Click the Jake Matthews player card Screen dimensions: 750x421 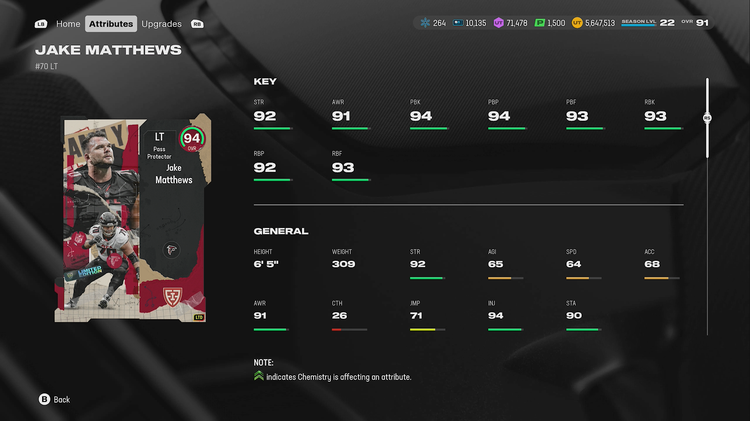click(134, 219)
